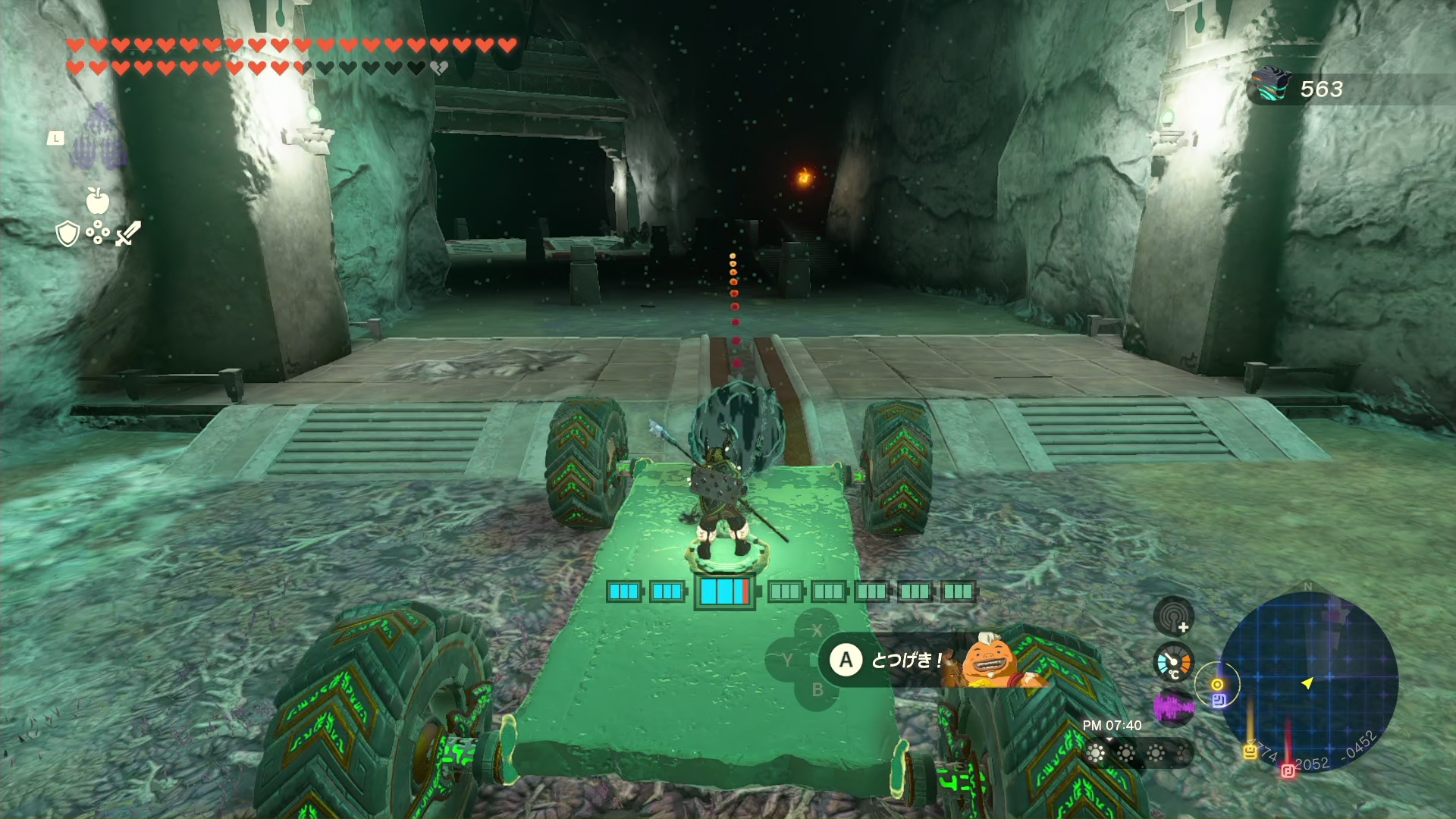
Task: Click the temperature gauge icon
Action: point(1173,663)
